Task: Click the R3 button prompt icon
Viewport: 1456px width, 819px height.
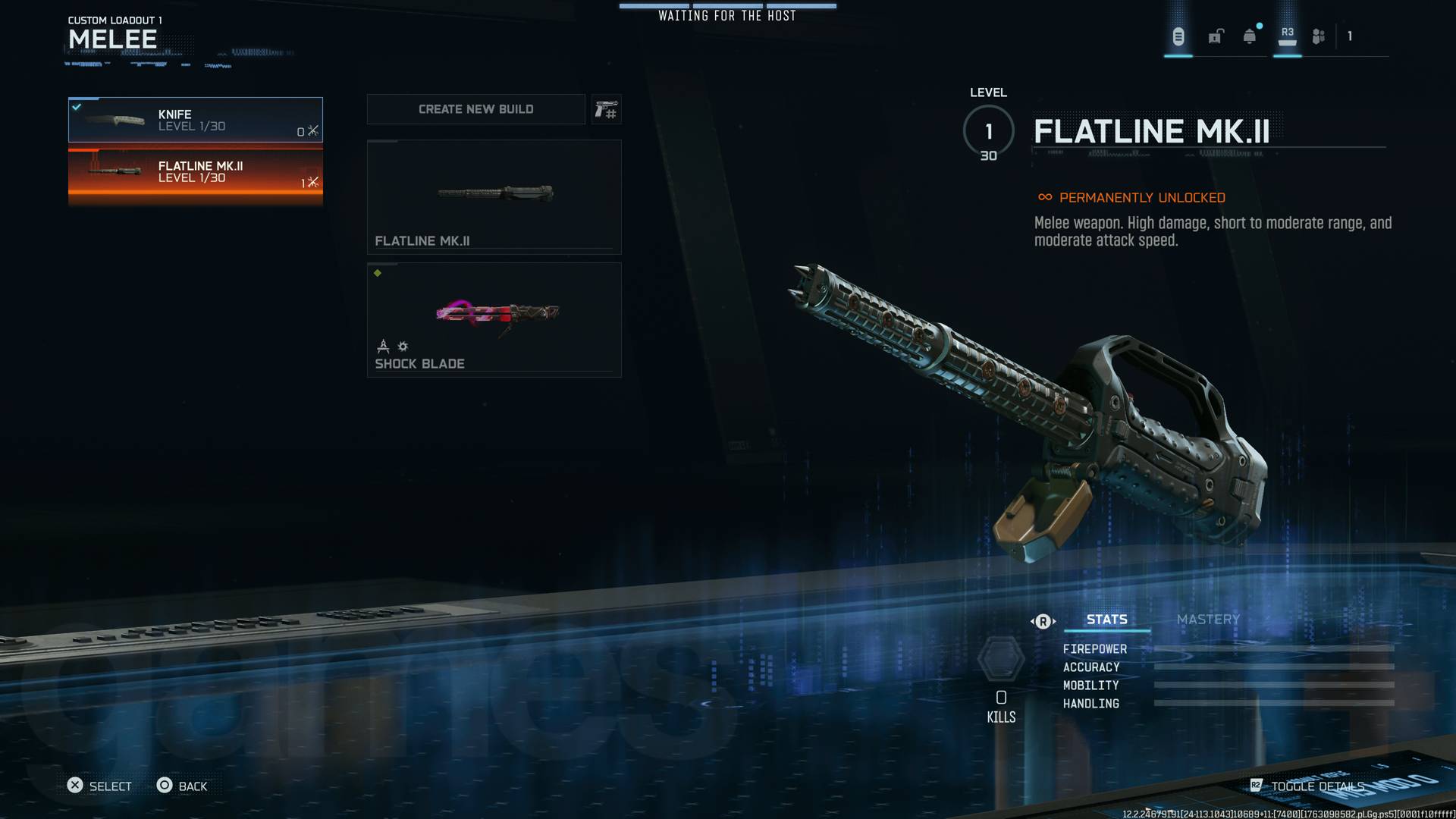Action: tap(1287, 33)
